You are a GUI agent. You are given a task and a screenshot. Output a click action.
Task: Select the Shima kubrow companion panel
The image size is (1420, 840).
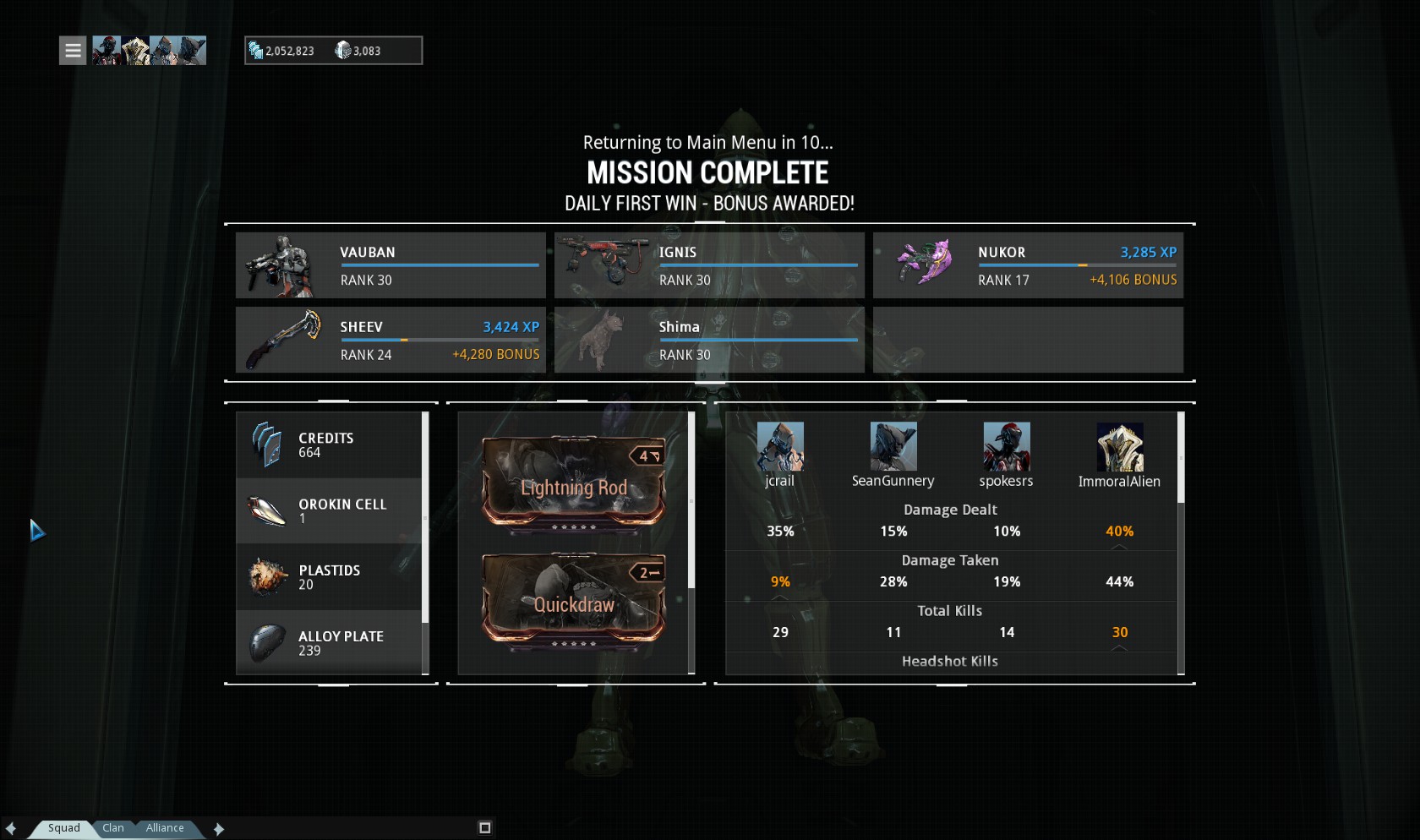(709, 340)
